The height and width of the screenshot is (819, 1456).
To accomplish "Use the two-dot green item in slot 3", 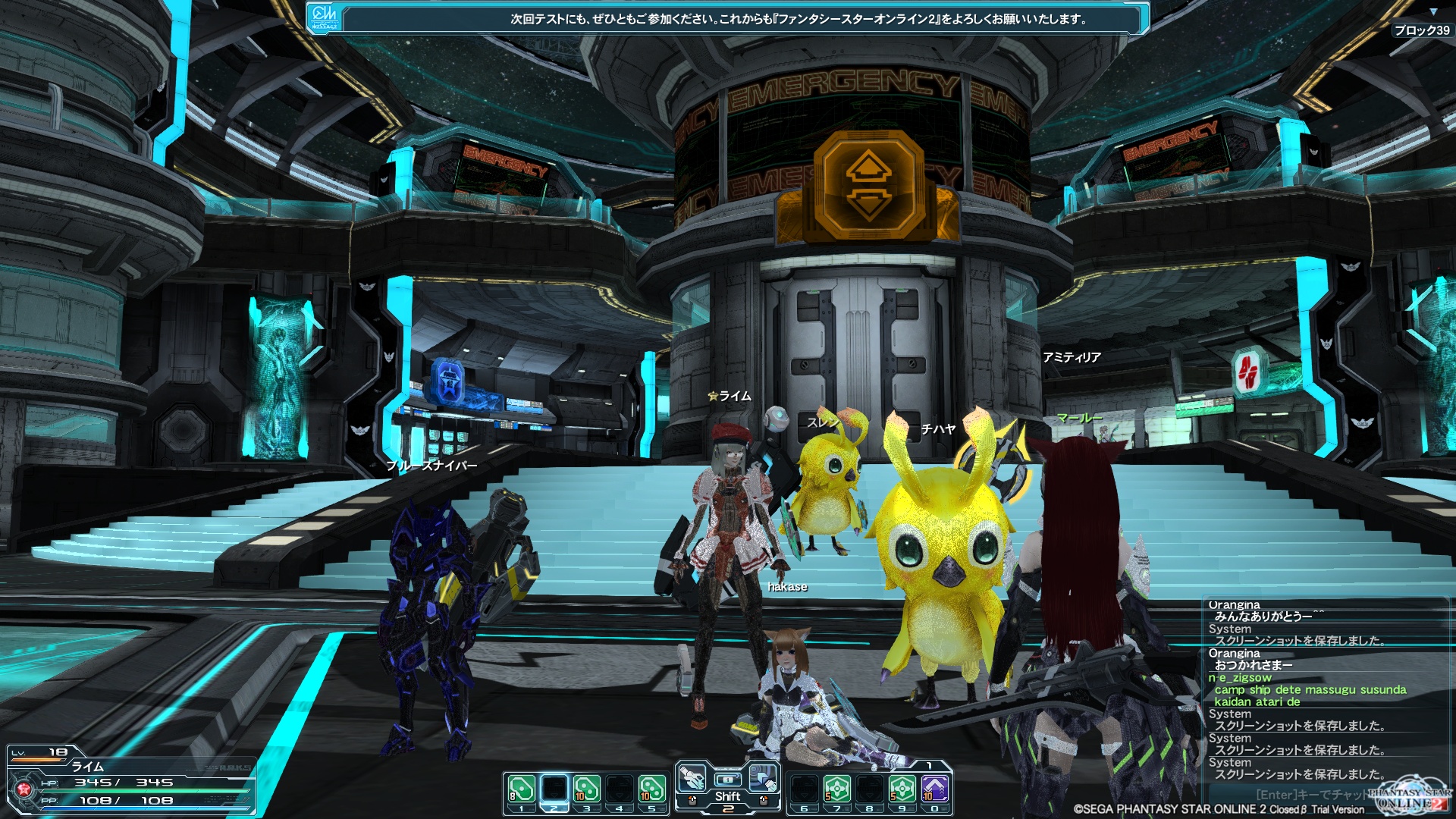I will pyautogui.click(x=586, y=789).
